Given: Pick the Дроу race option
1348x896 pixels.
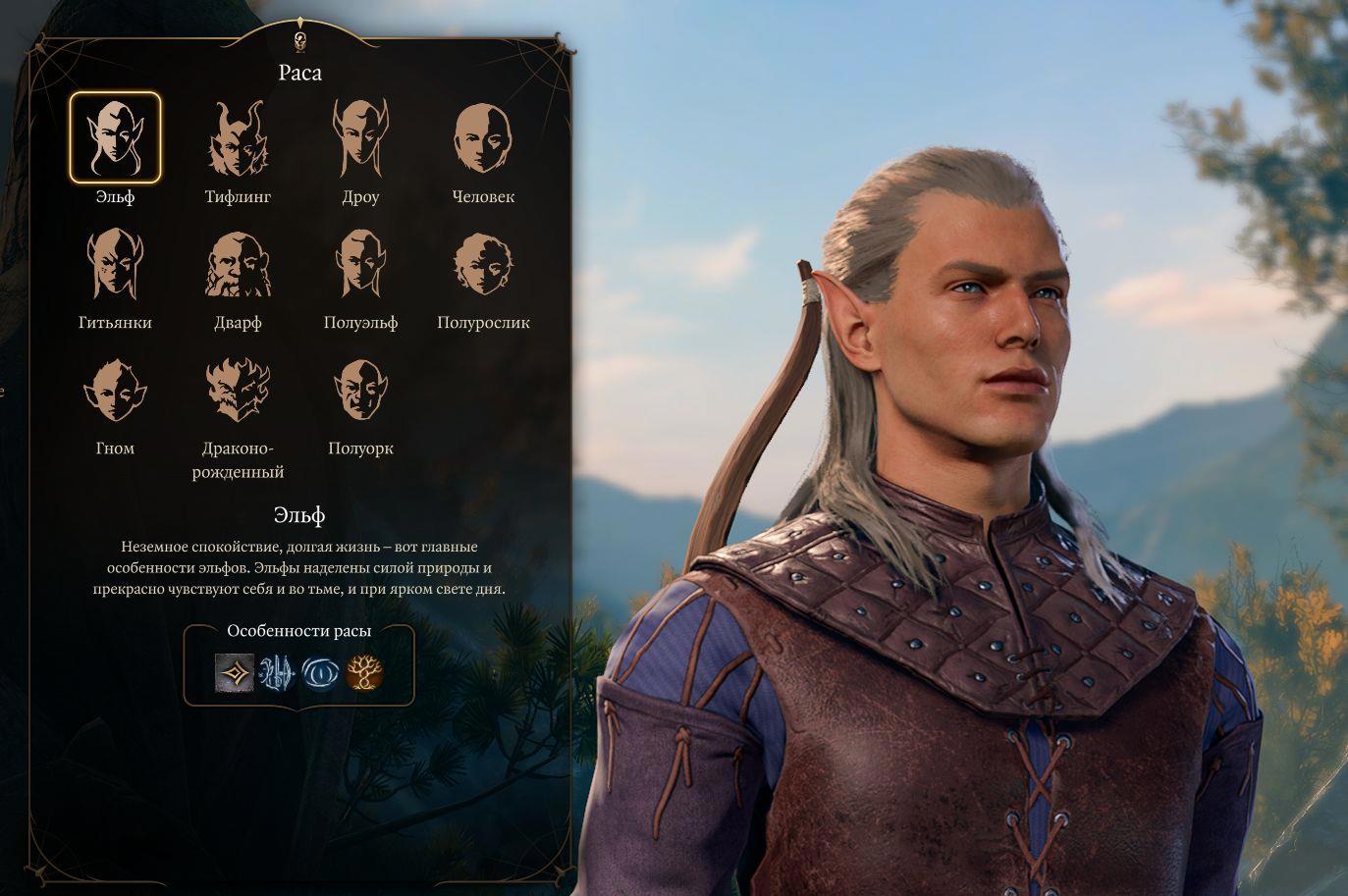Looking at the screenshot, I should click(x=360, y=138).
